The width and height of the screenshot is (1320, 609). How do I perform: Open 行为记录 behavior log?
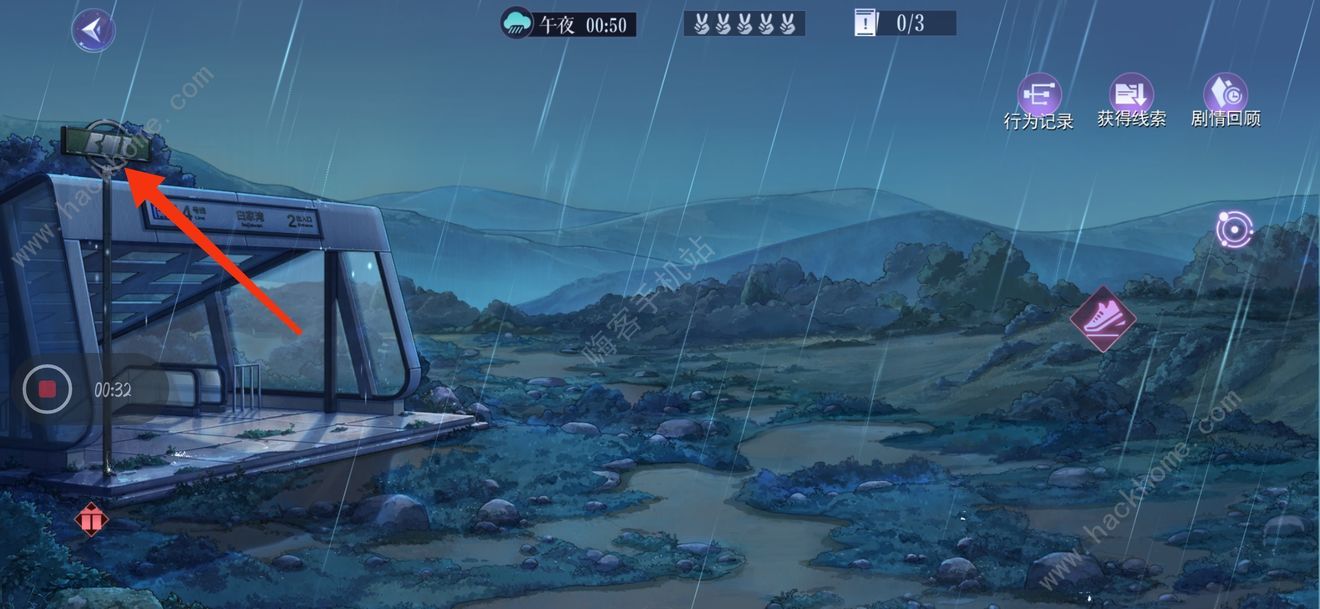point(1039,97)
